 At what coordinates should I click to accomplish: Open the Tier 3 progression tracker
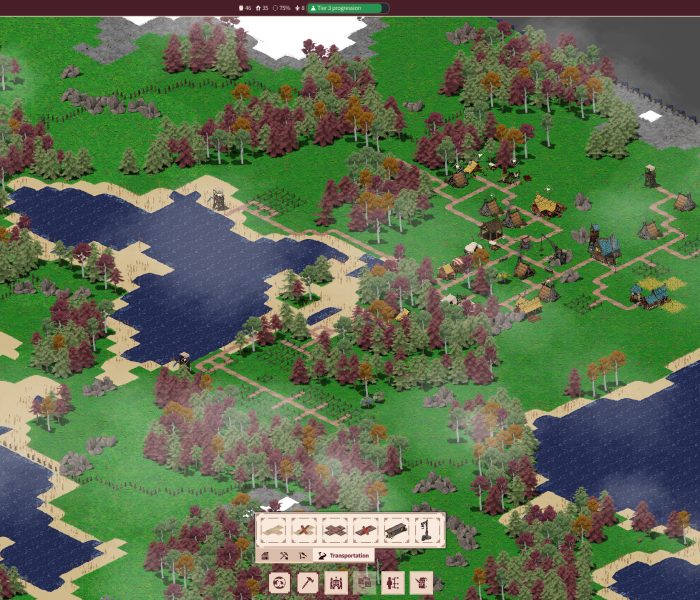347,8
